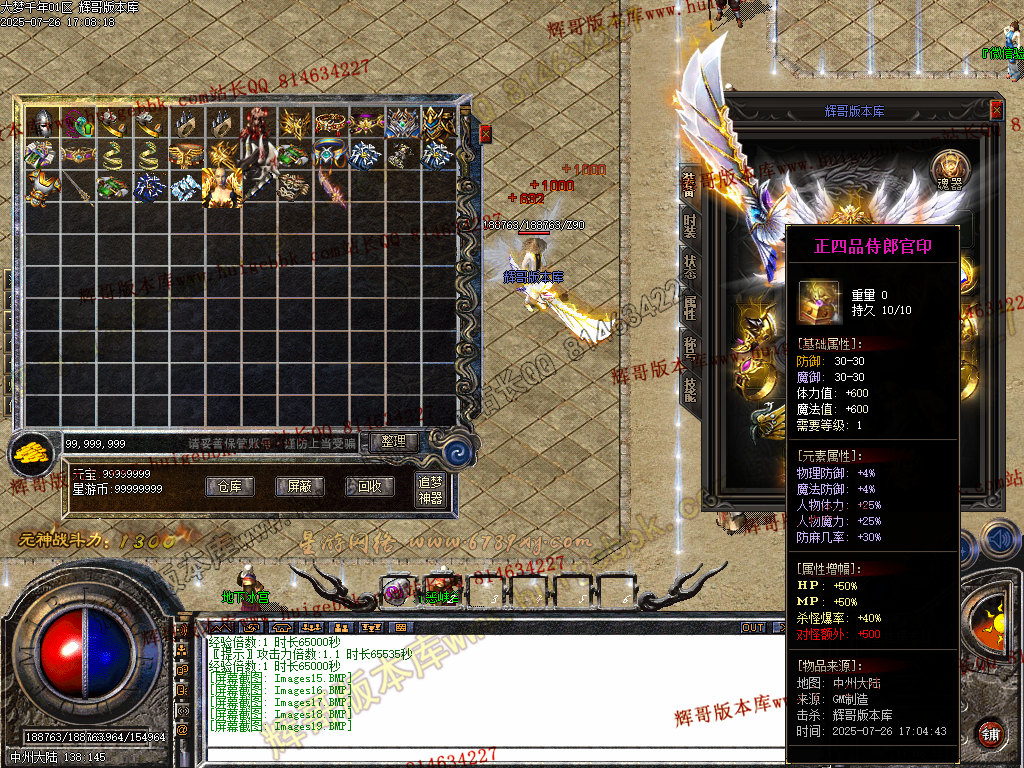Switch to the 属性 attributes tab
The image size is (1024, 768).
689,308
